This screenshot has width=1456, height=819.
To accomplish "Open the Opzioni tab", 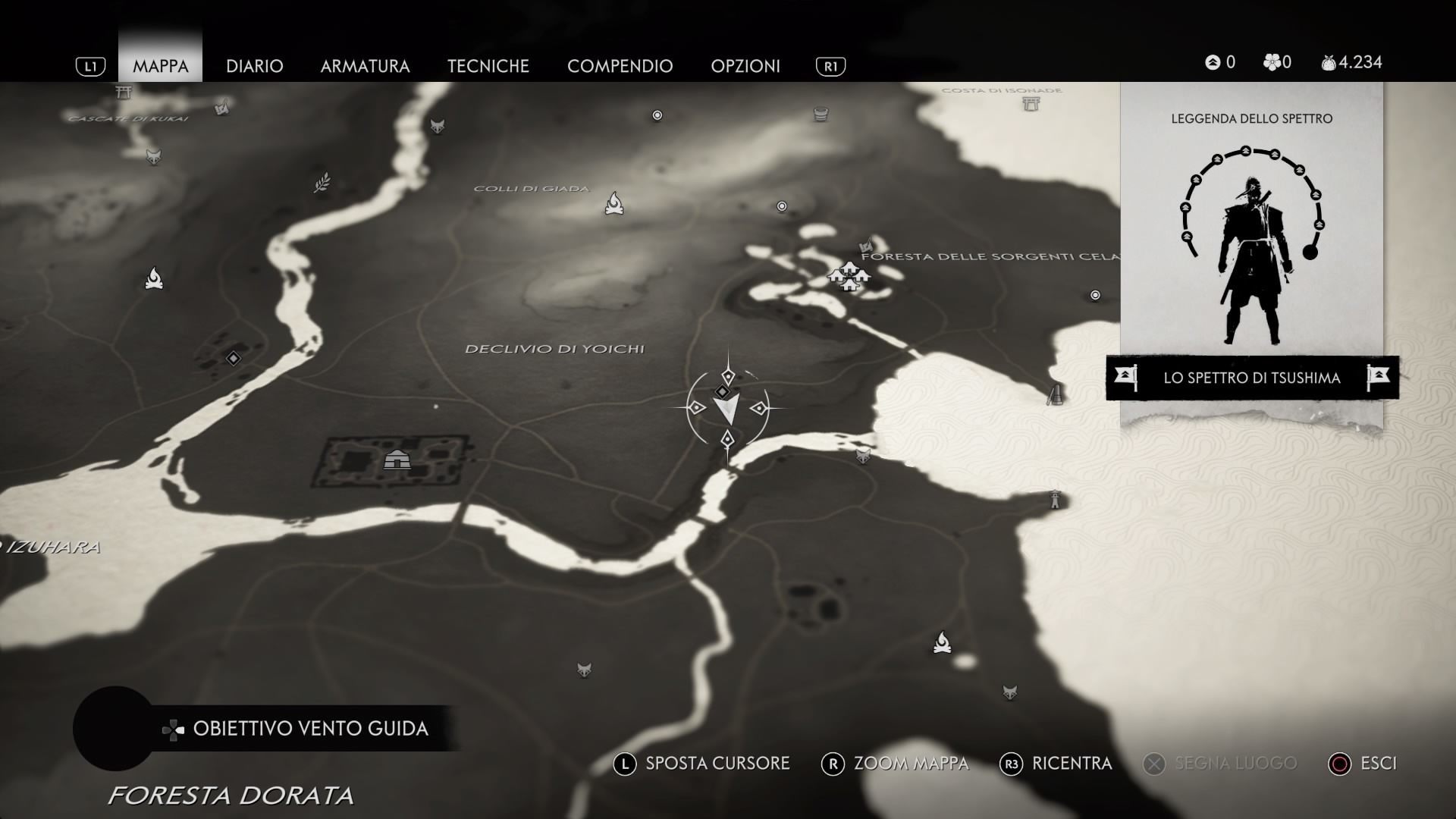I will click(x=745, y=66).
